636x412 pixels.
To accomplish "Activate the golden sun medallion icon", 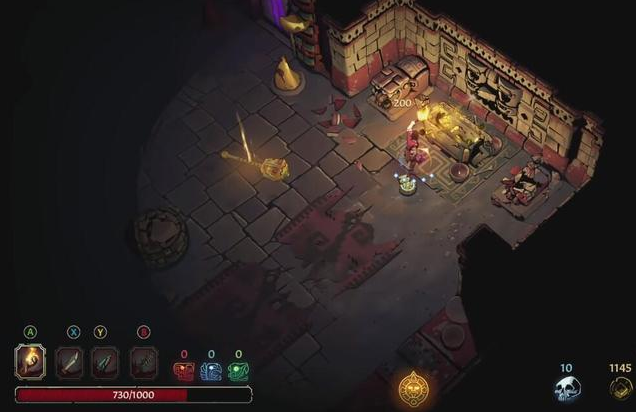I will pos(411,388).
